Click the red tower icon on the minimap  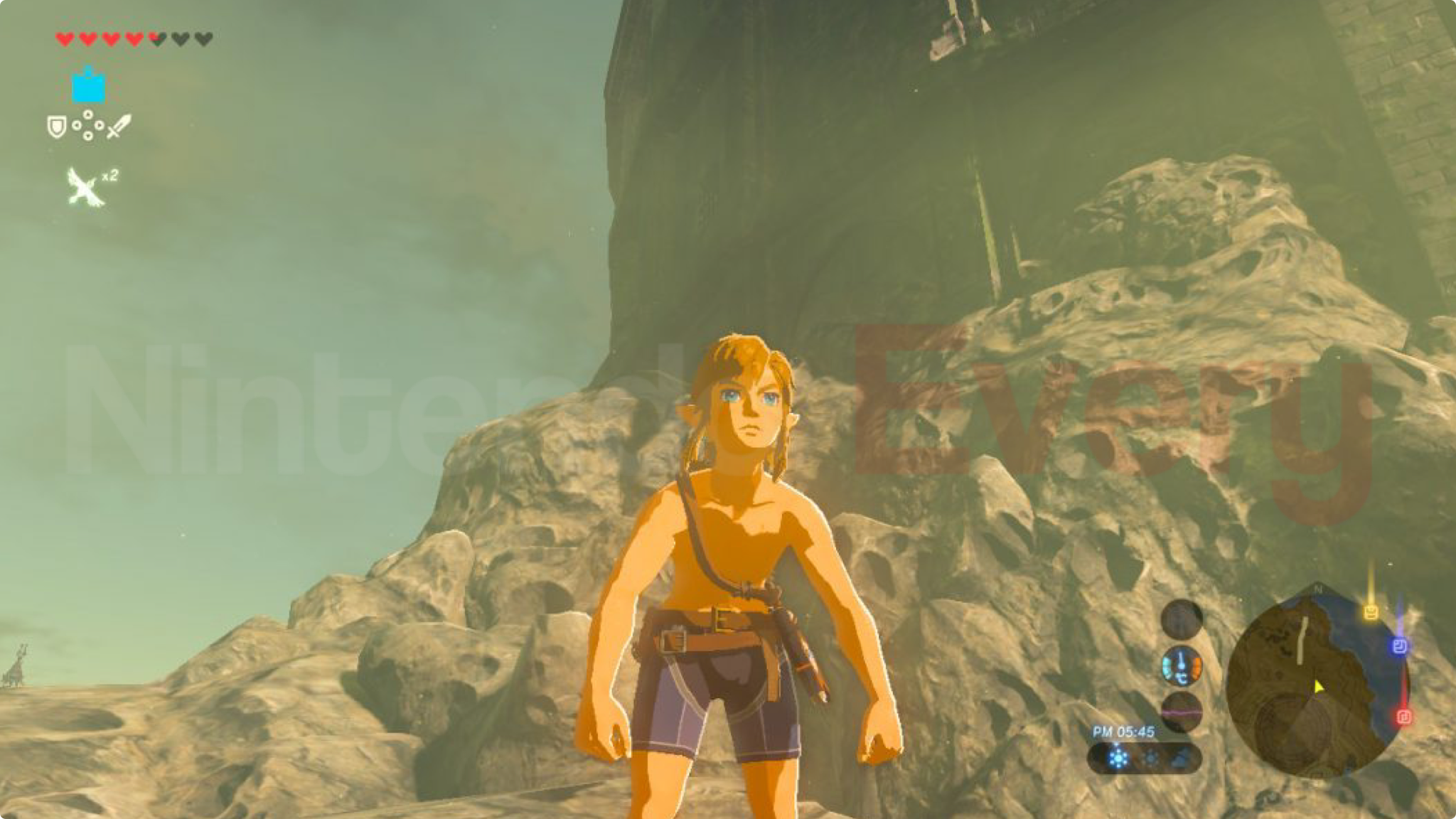(x=1403, y=717)
